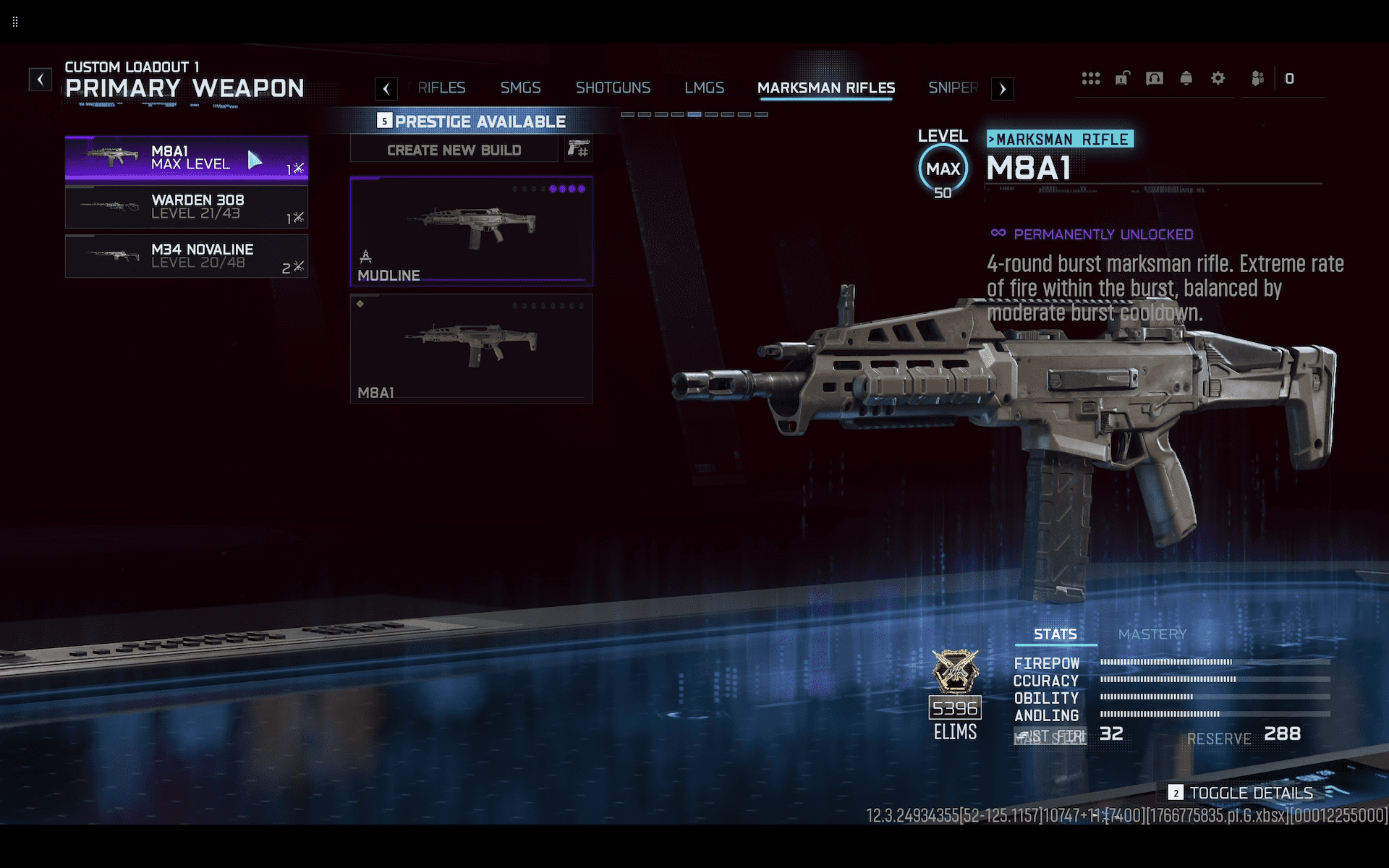1389x868 pixels.
Task: Select the Marksman Rifles tab
Action: (825, 88)
